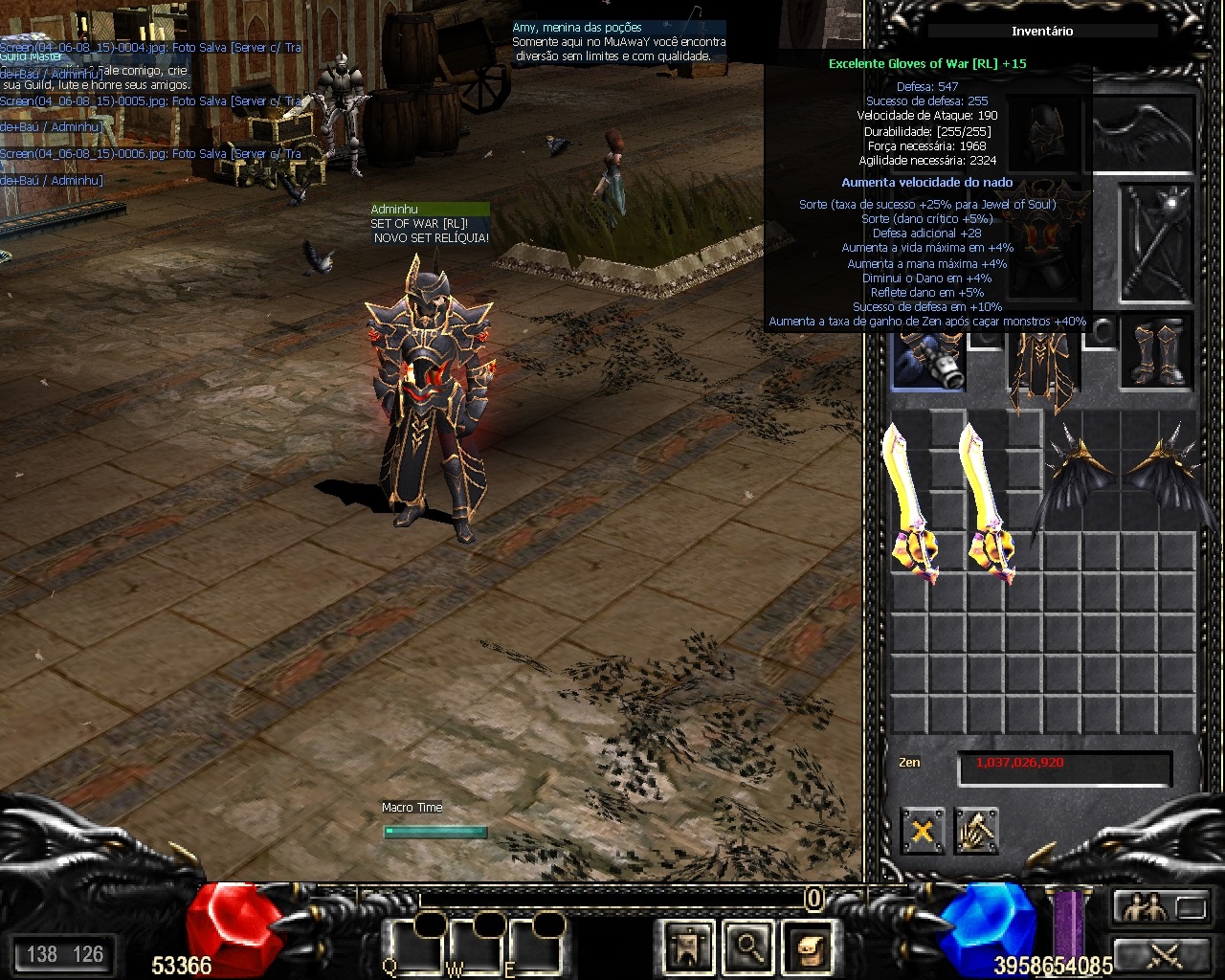The image size is (1225, 980).
Task: Click the empty weapon slot with mace silhouette
Action: [1156, 239]
